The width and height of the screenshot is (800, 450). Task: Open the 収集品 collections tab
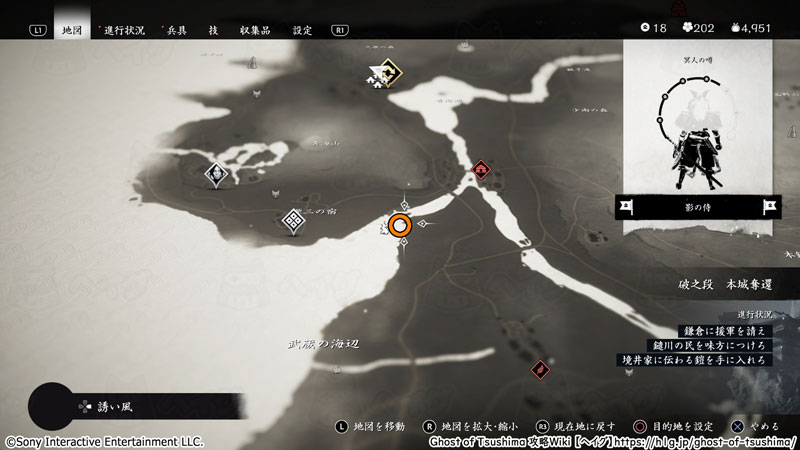coord(255,30)
